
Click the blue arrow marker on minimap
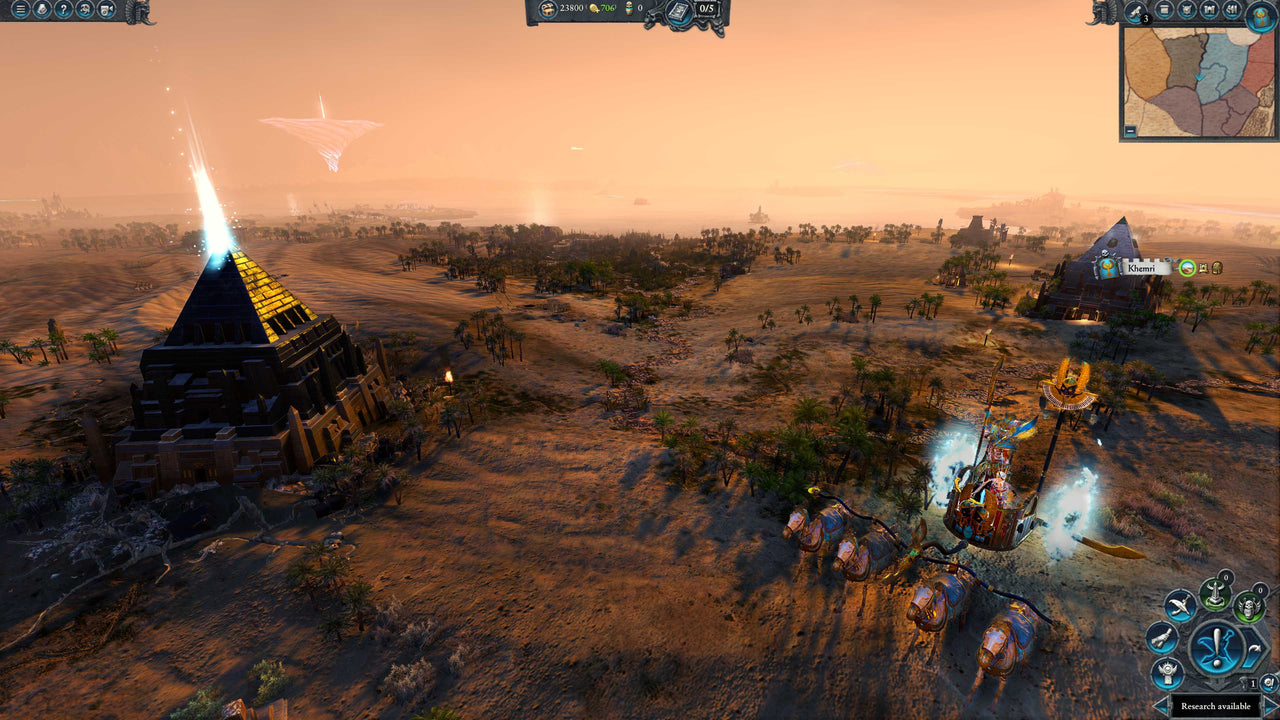1199,77
